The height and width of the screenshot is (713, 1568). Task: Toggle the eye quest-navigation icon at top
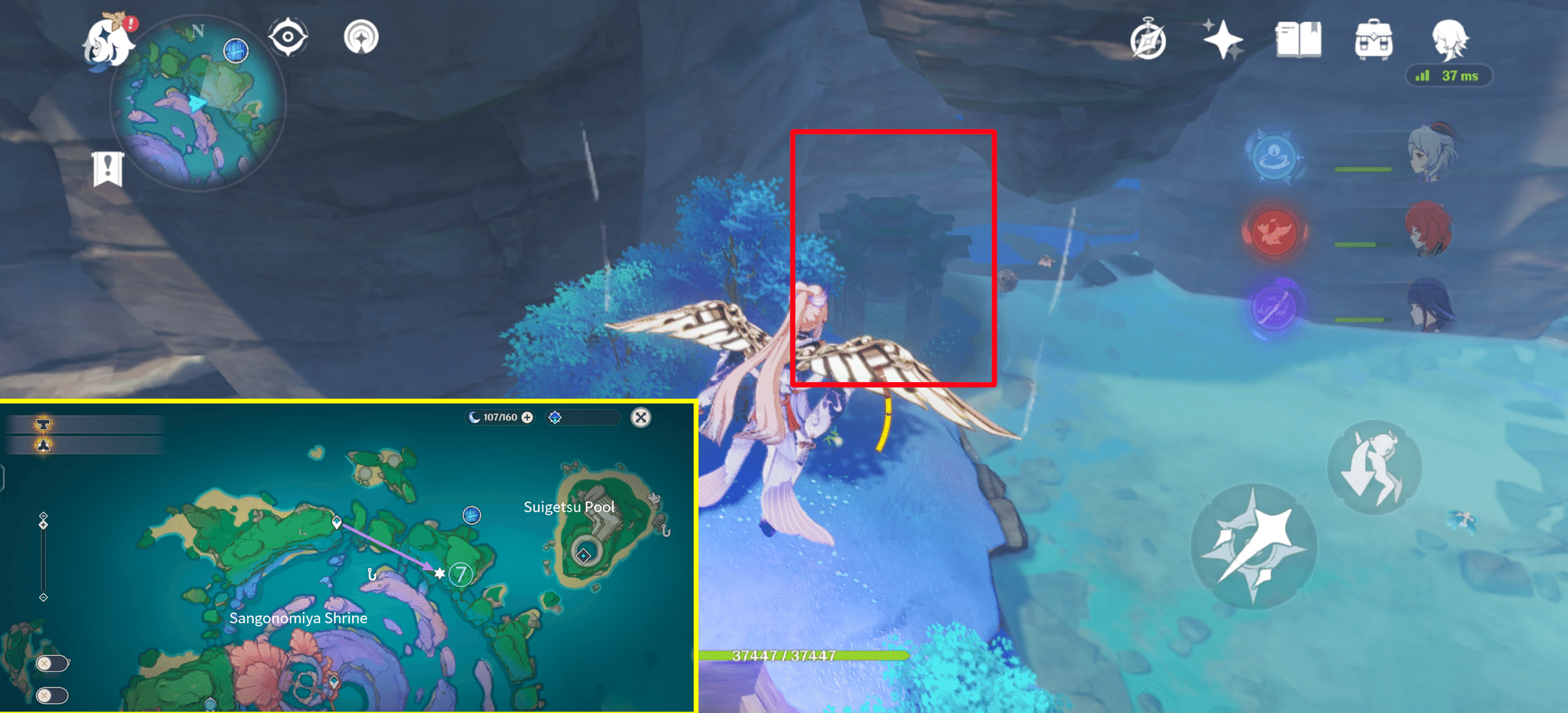[x=288, y=36]
